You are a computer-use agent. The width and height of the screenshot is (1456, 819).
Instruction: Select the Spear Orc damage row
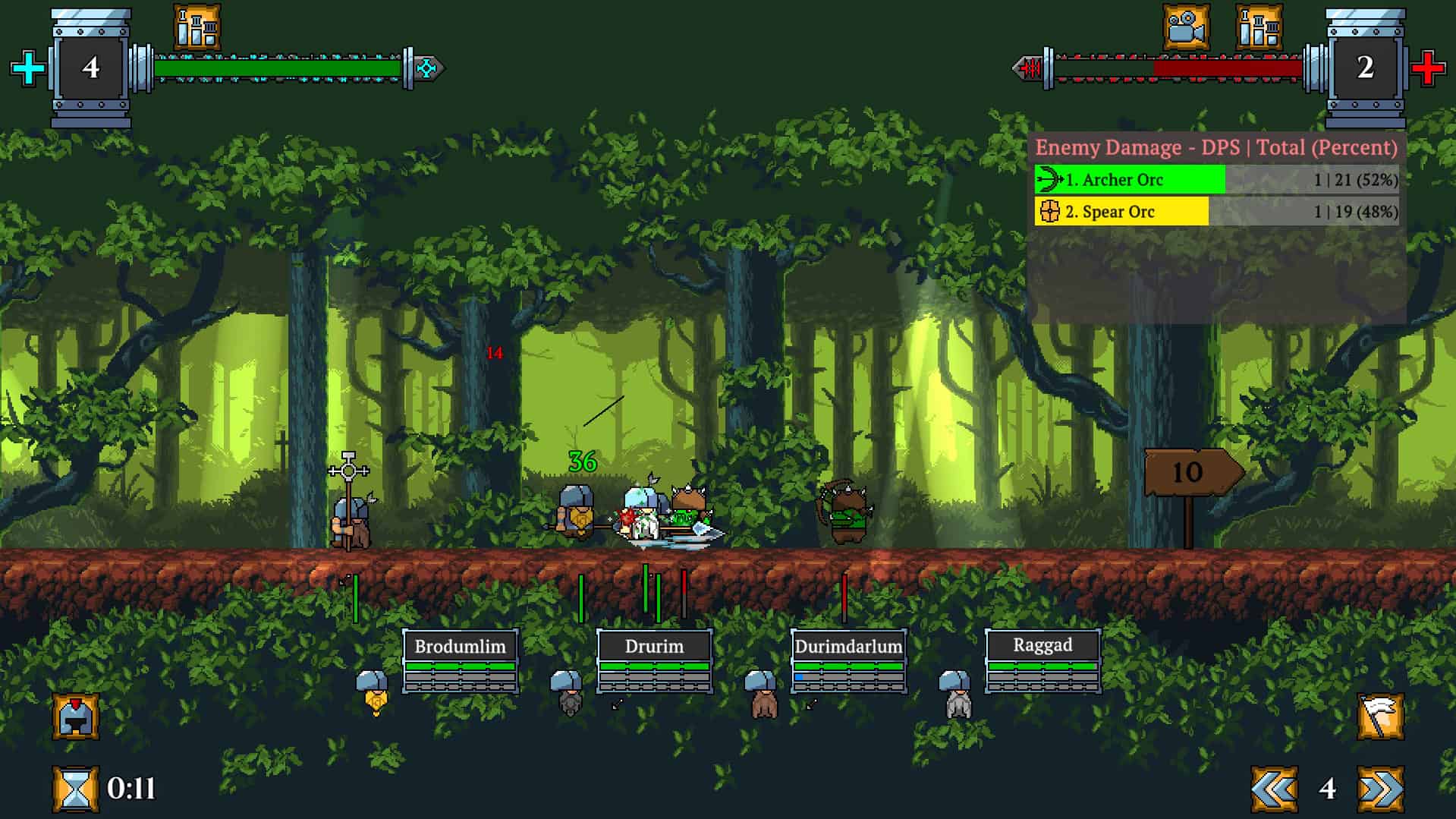(1216, 212)
